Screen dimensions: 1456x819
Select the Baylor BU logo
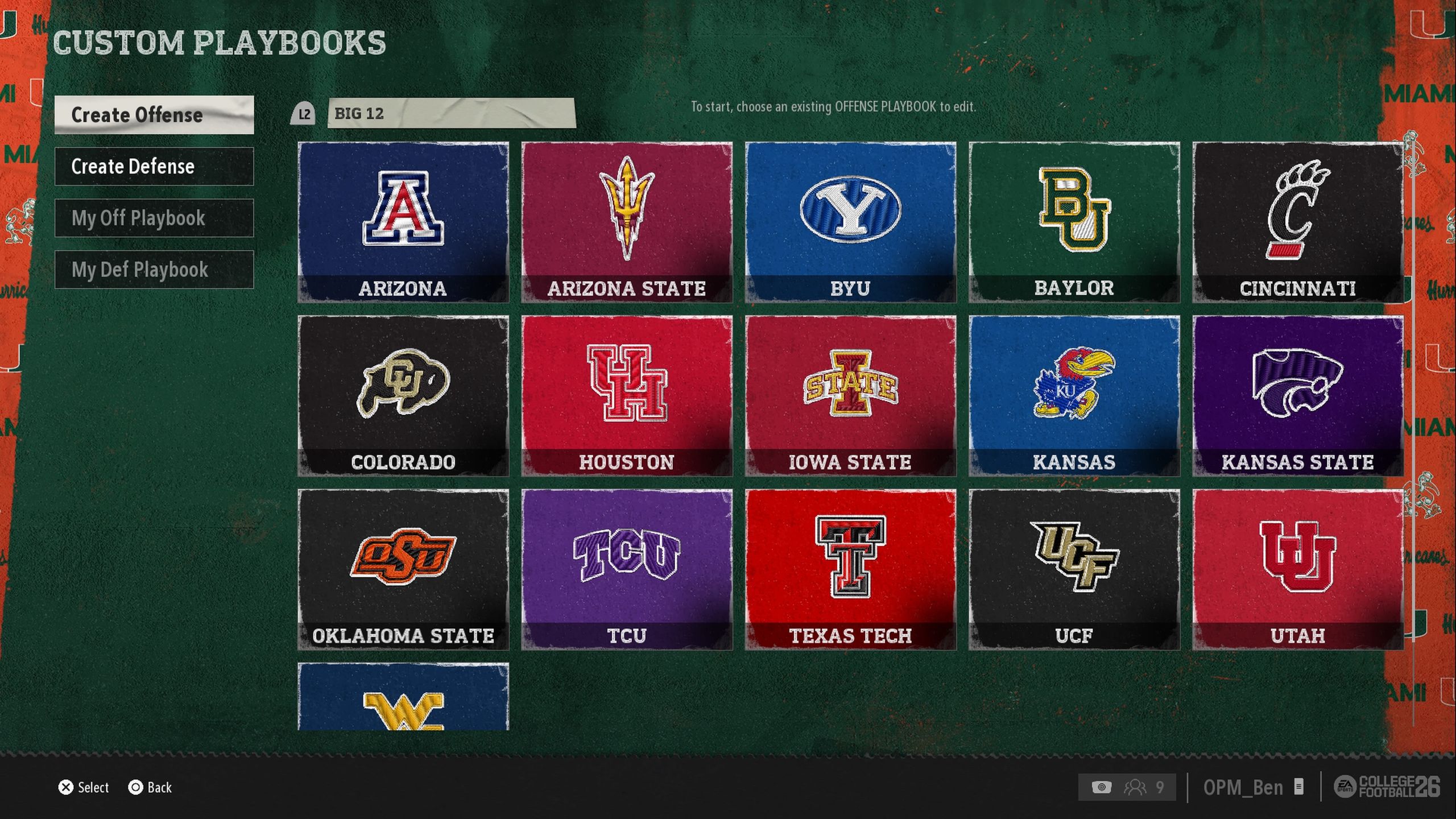pos(1074,210)
